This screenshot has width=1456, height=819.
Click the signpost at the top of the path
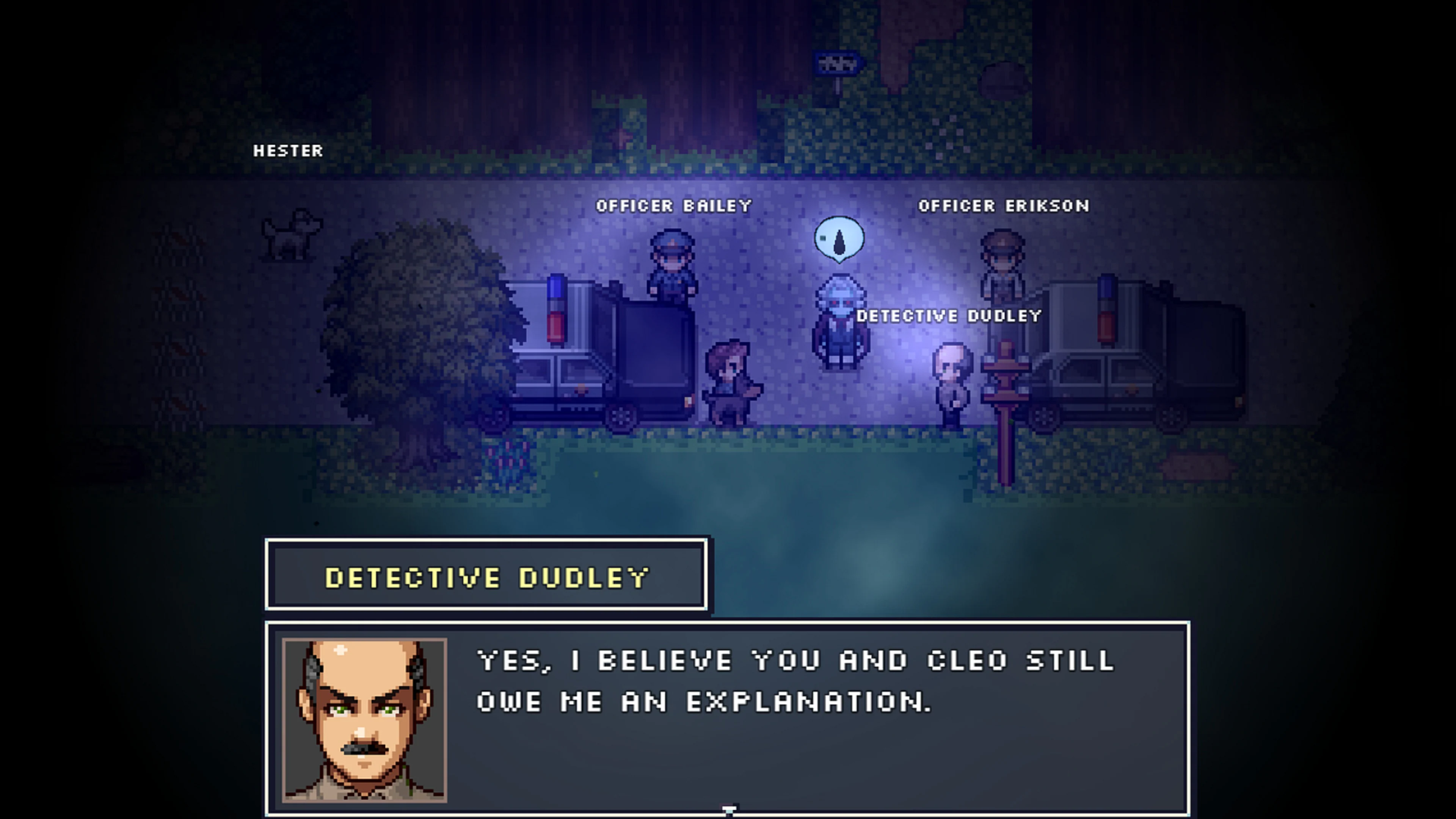(x=837, y=64)
